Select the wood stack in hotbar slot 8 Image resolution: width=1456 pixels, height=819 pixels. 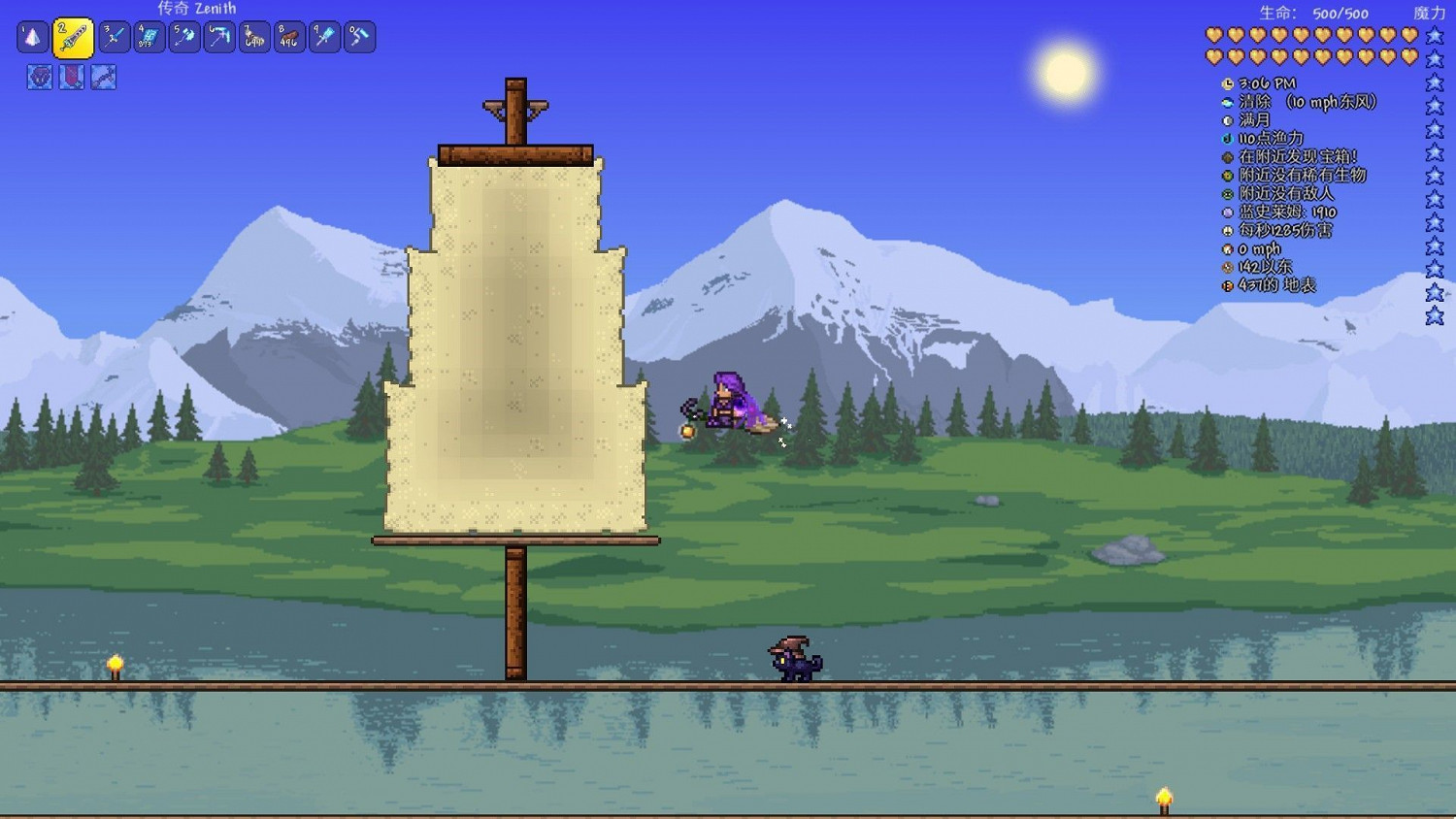(290, 37)
